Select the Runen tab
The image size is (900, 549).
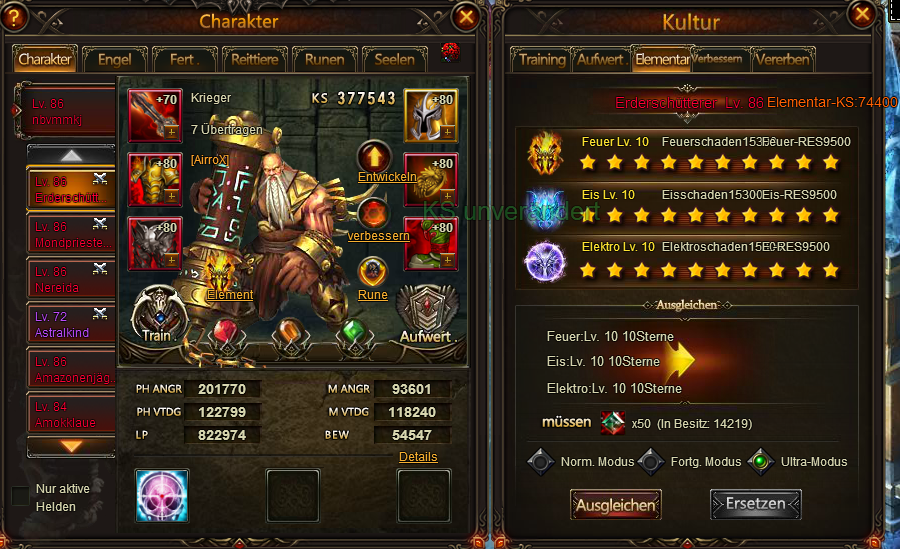(324, 59)
